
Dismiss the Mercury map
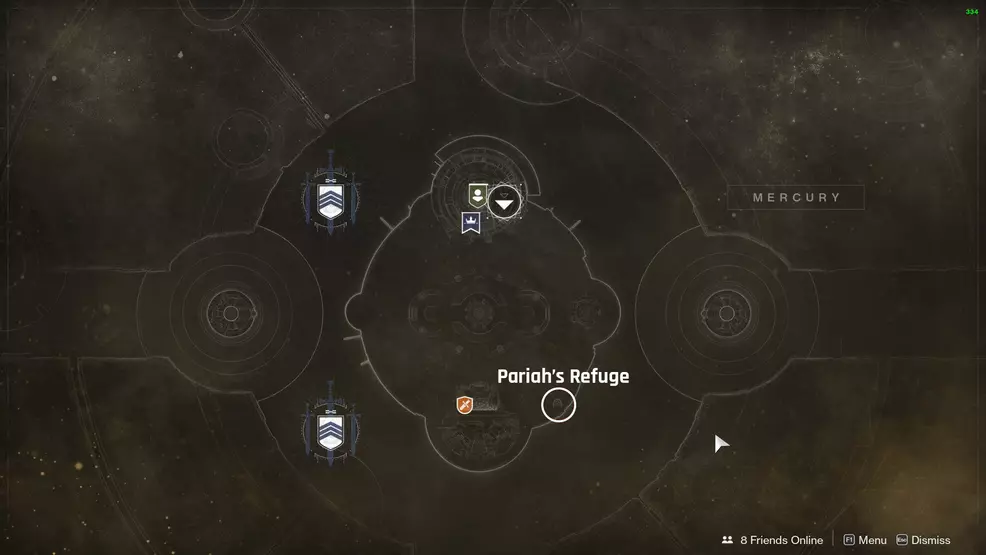923,540
